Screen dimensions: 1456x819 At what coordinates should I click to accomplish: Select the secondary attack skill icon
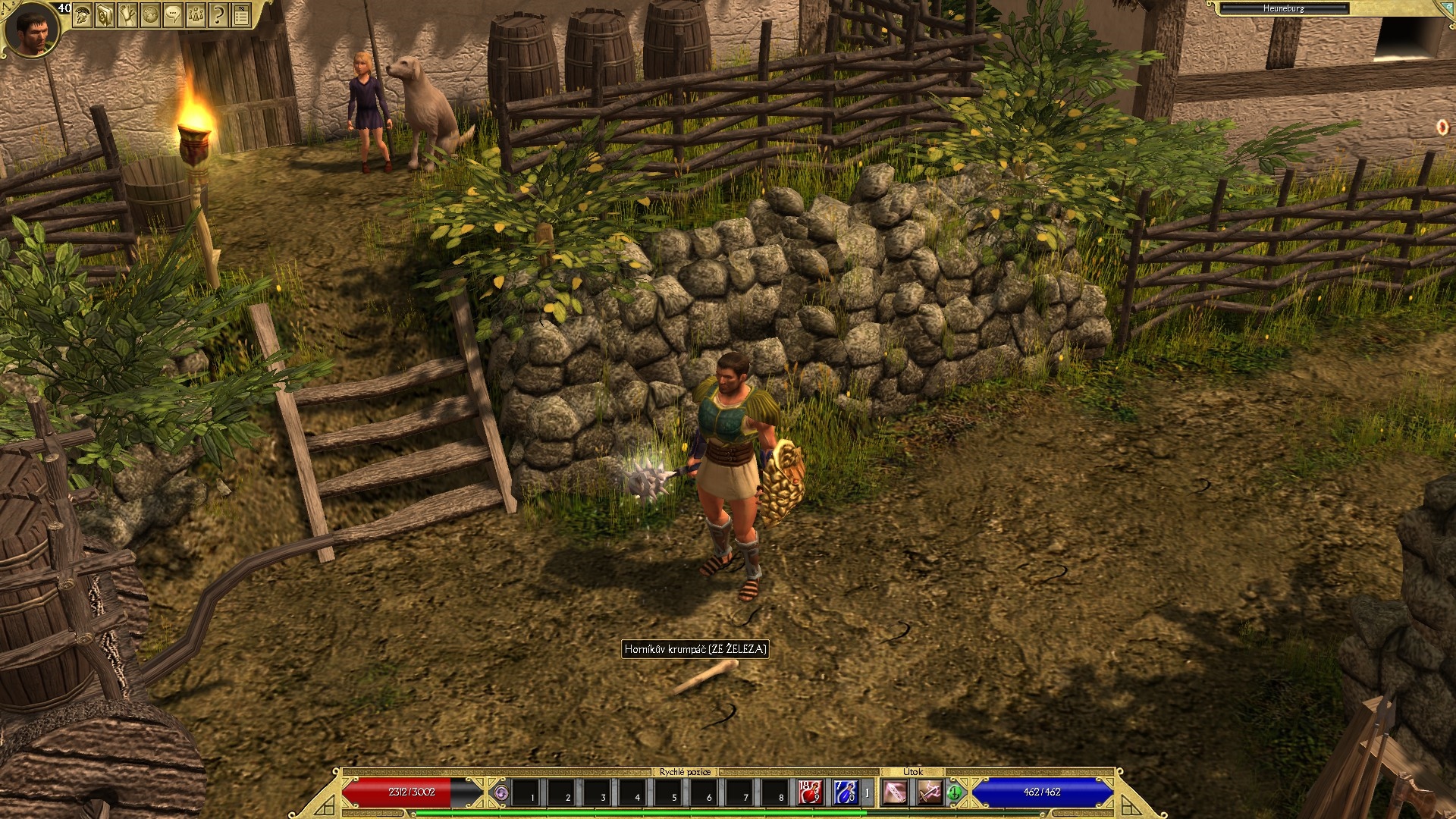pyautogui.click(x=930, y=793)
